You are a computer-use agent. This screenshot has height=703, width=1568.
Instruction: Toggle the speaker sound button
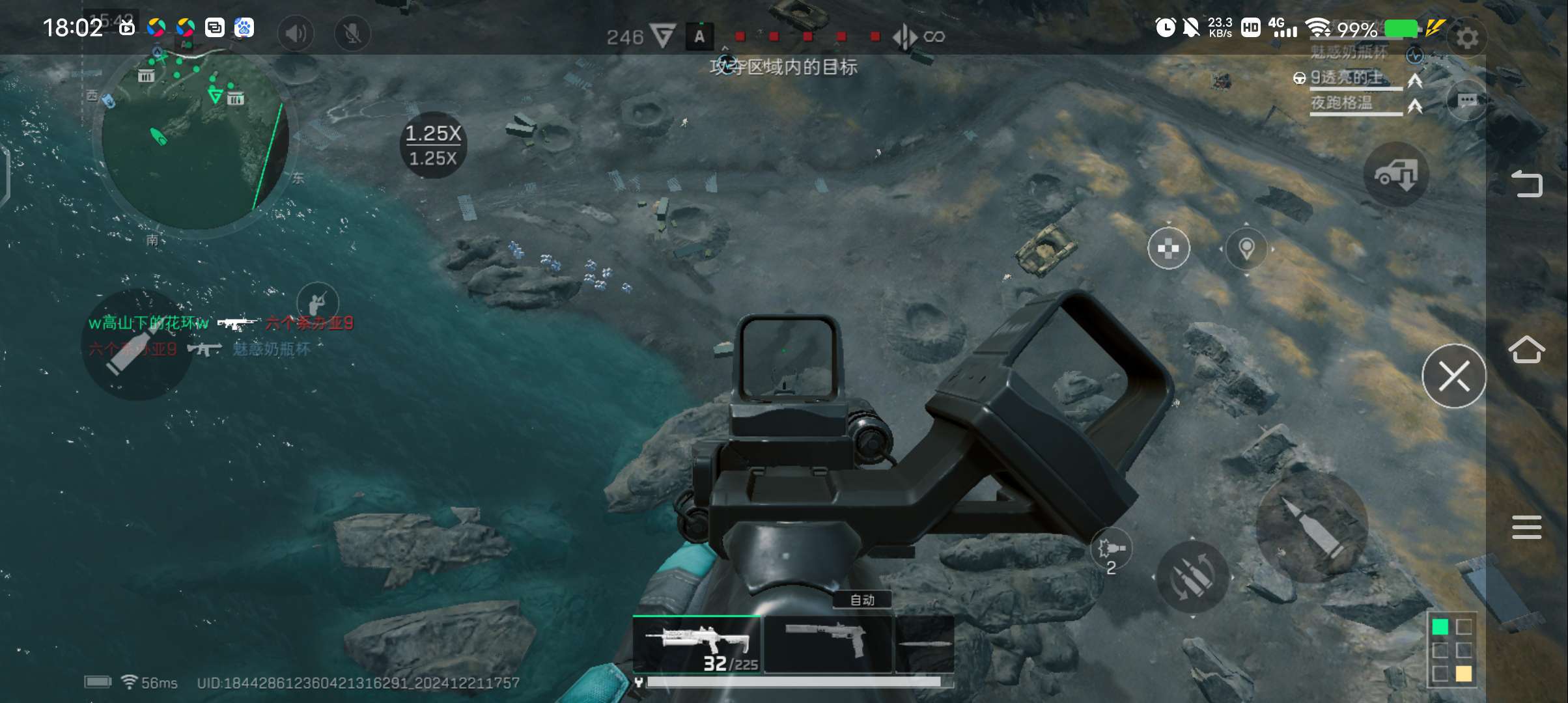296,33
